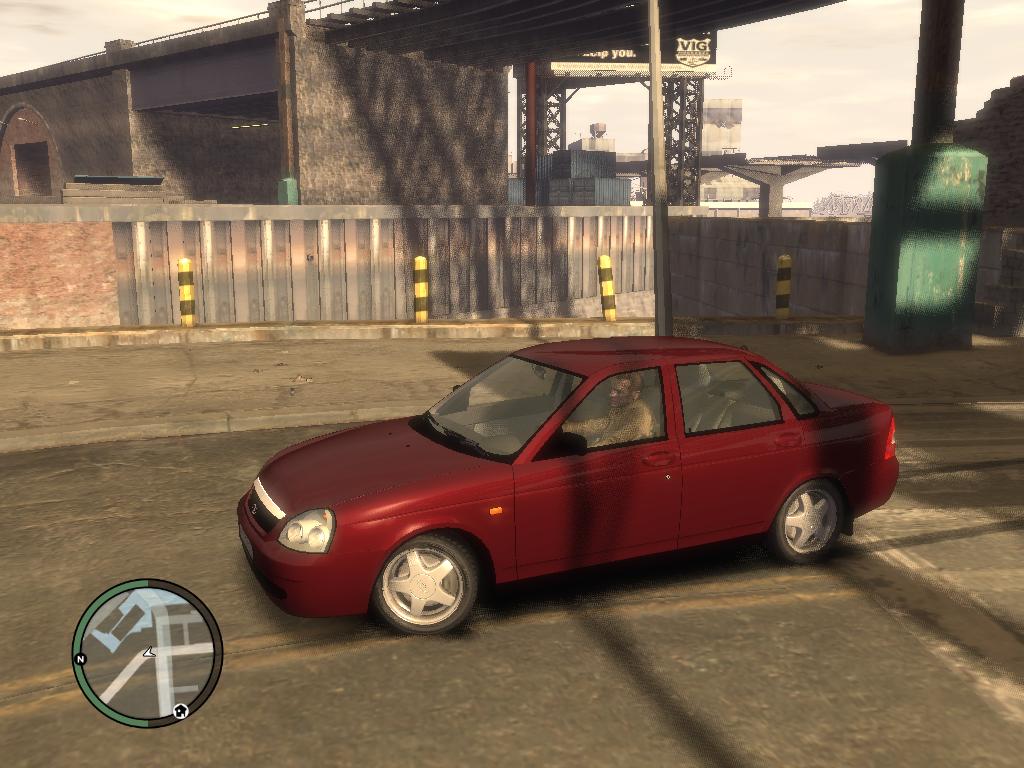Select the safehouse blip on the radar
This screenshot has height=768, width=1024.
[180, 711]
